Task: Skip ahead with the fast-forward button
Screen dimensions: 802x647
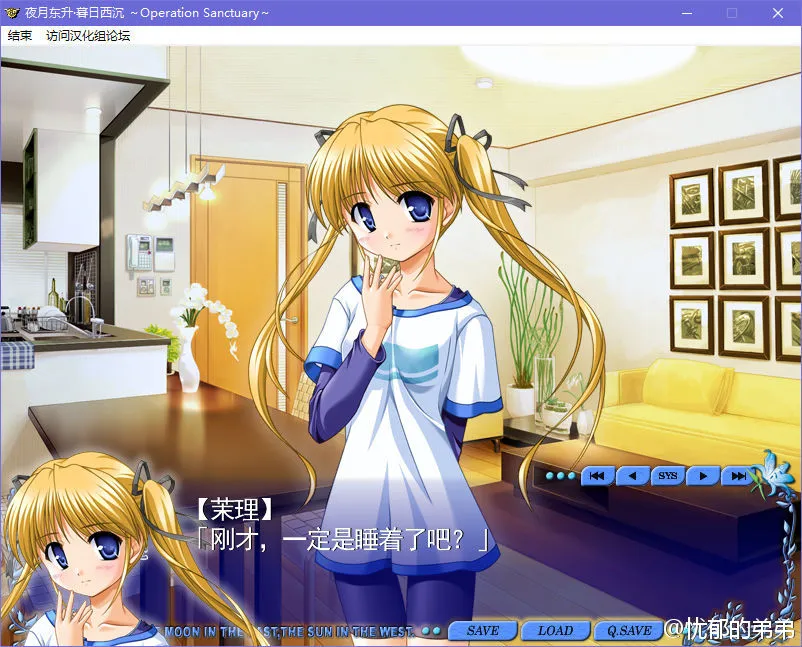Action: (737, 476)
